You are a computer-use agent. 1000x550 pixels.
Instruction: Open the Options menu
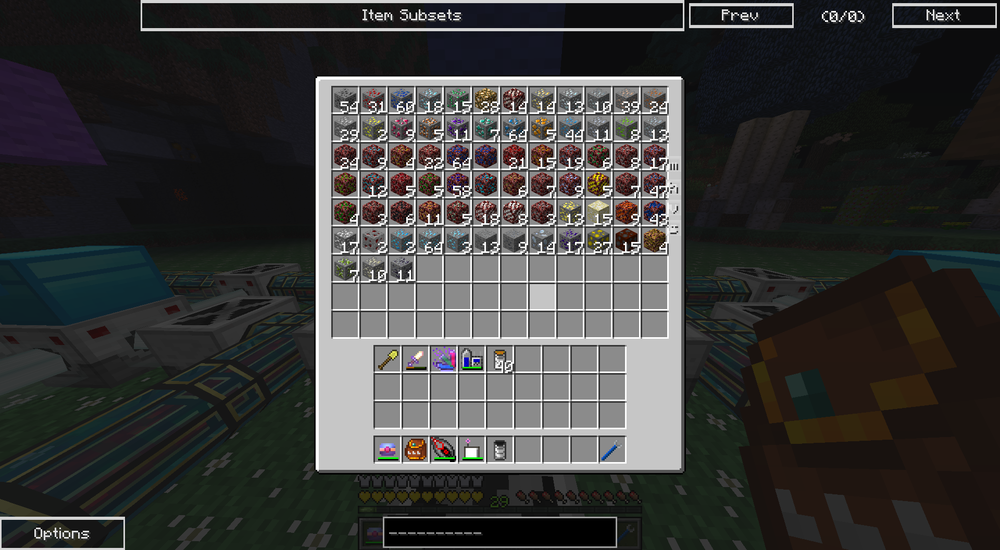(62, 533)
